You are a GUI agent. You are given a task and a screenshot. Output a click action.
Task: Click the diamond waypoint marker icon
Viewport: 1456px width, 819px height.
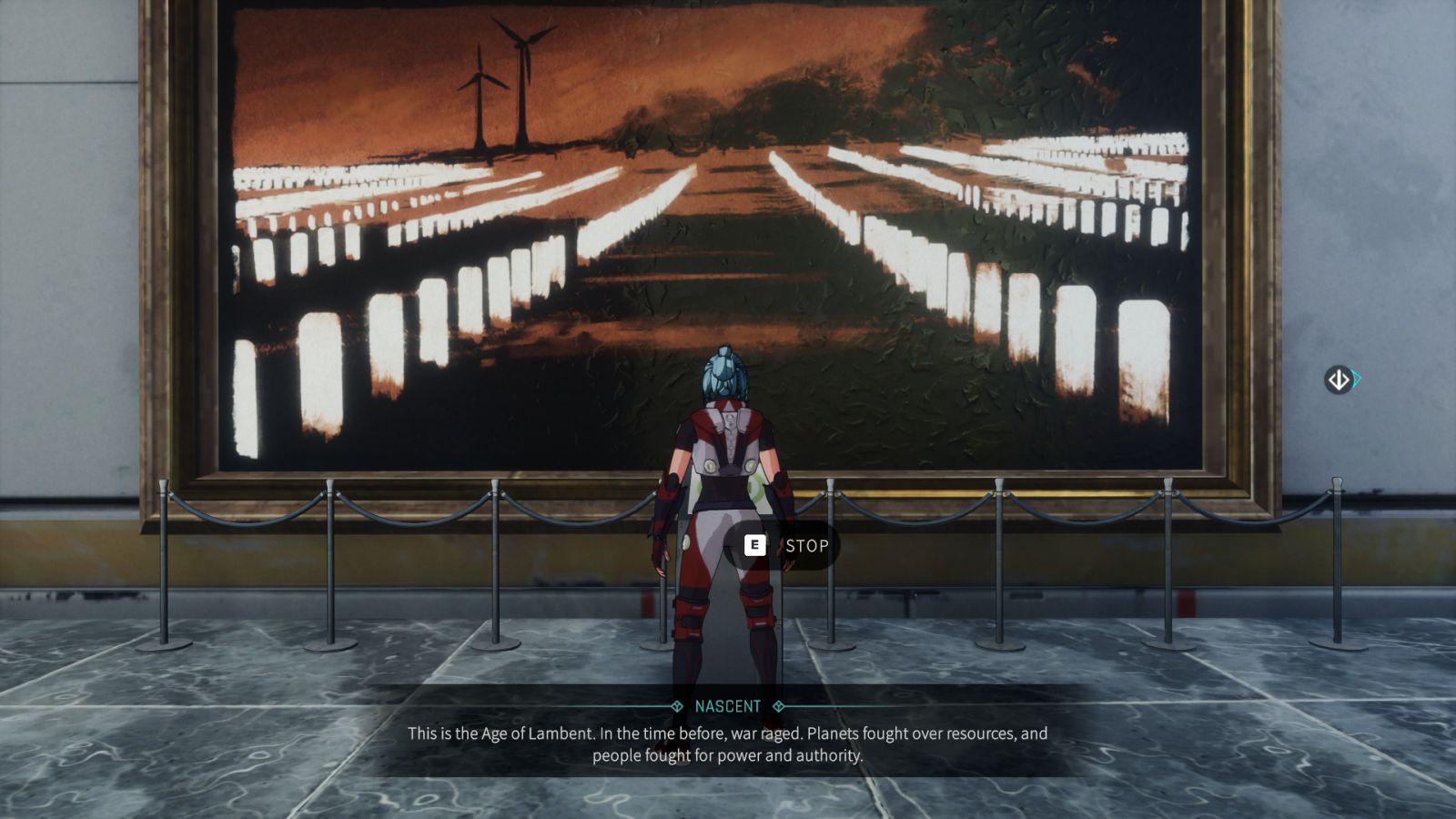pos(1339,379)
